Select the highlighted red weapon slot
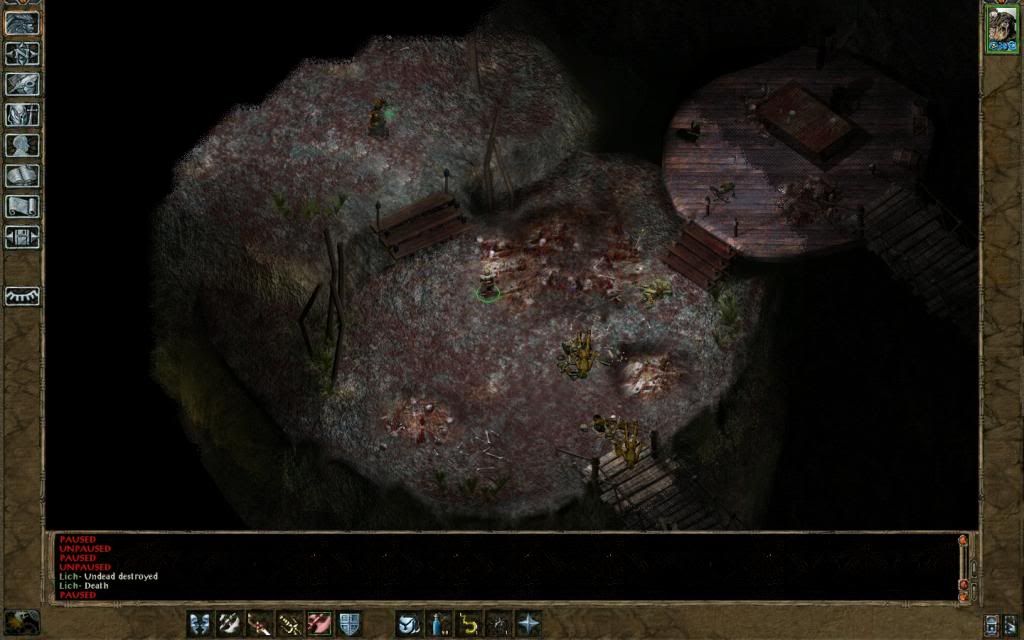Viewport: 1024px width, 640px height. [320, 623]
